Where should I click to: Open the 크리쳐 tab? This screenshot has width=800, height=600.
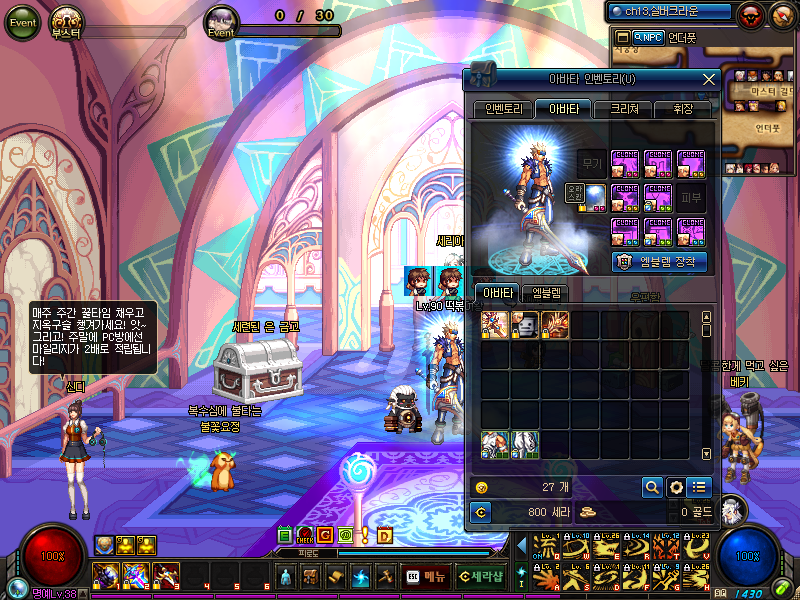point(623,109)
